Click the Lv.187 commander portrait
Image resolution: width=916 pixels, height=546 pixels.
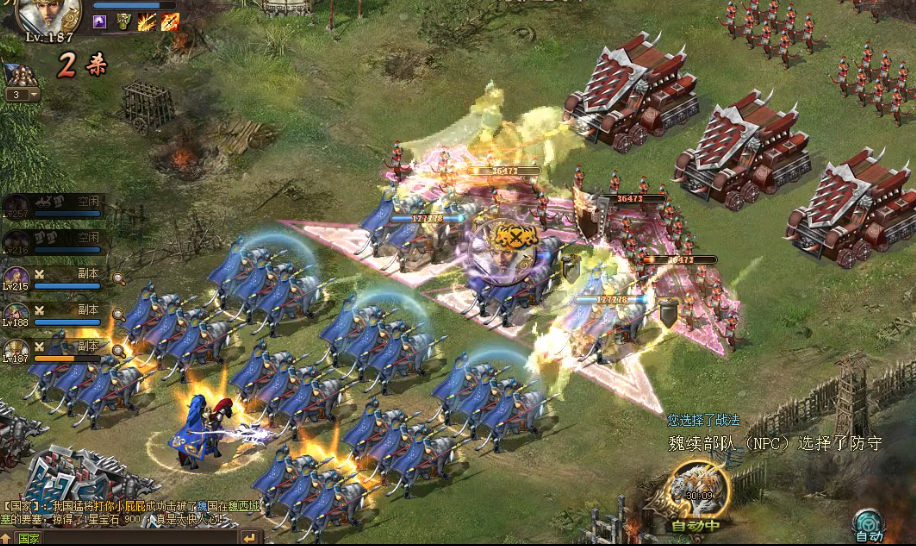47,15
